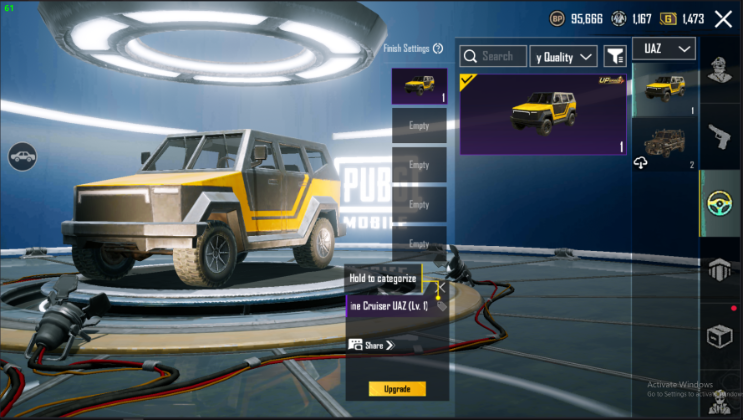Choose the camo UAZ skin with download icon
The height and width of the screenshot is (420, 743).
pyautogui.click(x=664, y=144)
